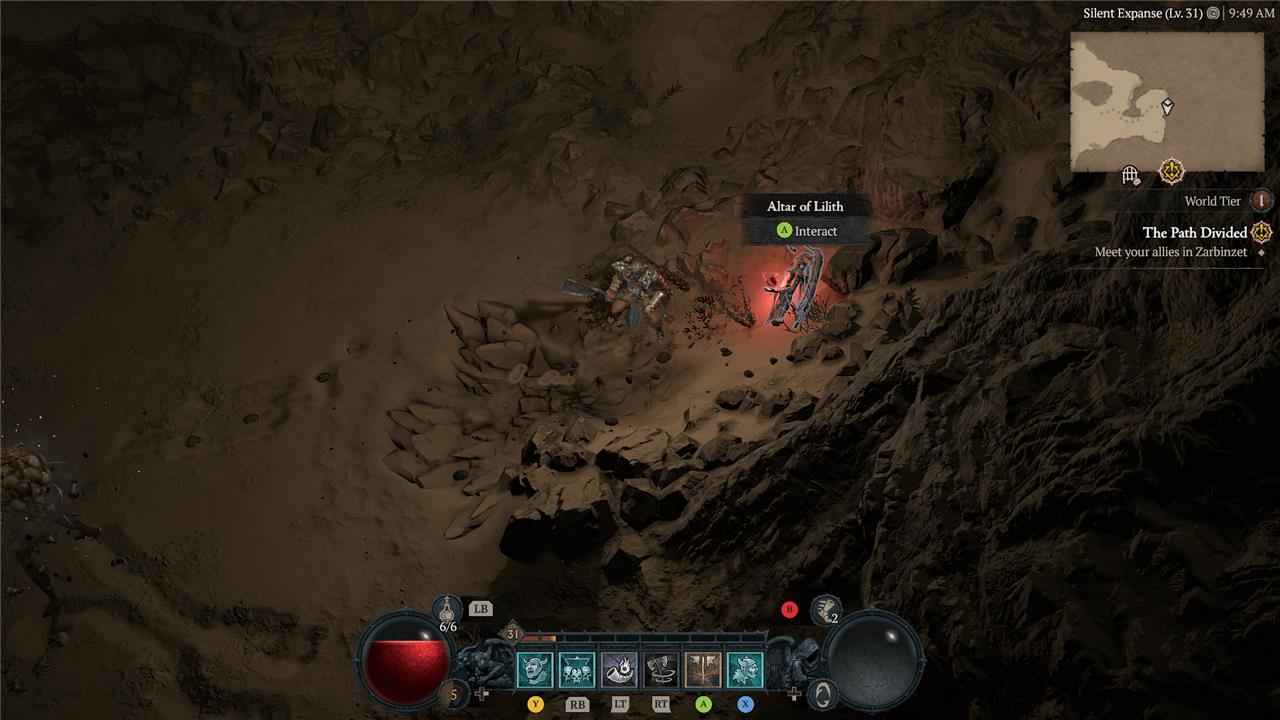Activate the horned demon face shout skill
Viewport: 1280px width, 720px height.
point(534,670)
